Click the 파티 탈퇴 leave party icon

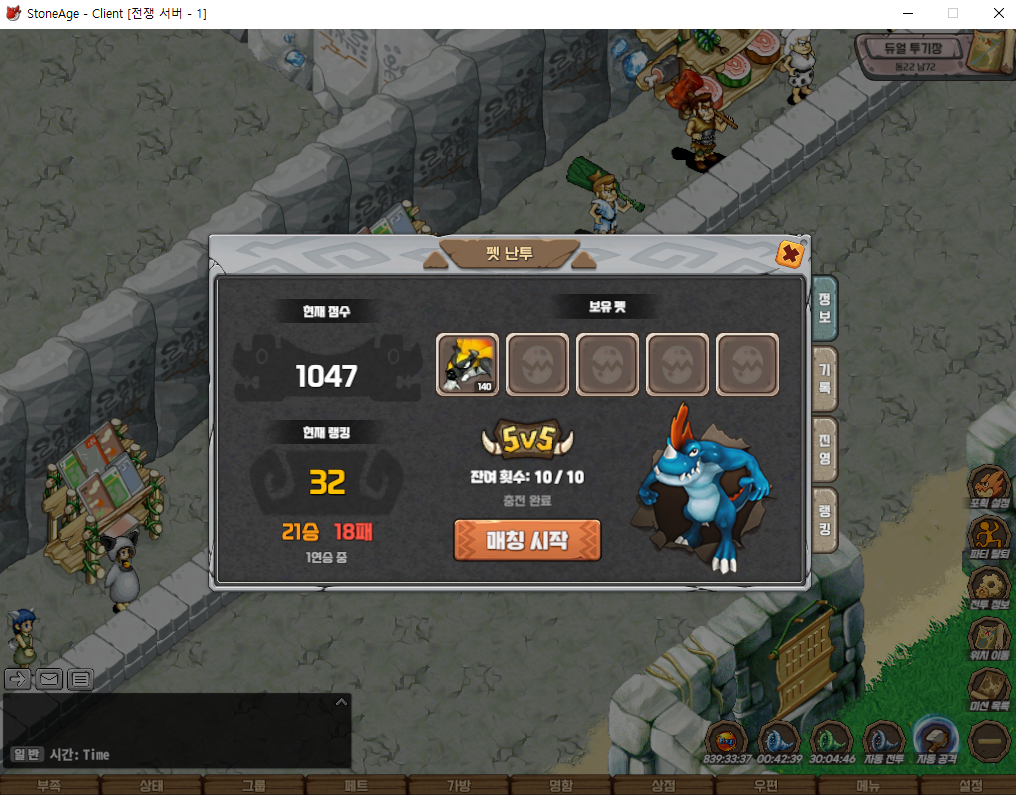click(989, 539)
